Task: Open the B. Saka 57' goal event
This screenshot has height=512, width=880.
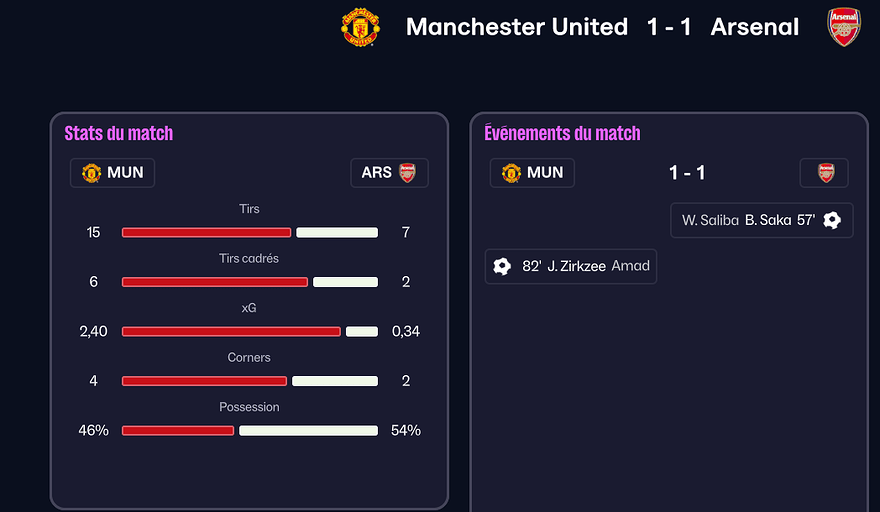Action: click(762, 220)
